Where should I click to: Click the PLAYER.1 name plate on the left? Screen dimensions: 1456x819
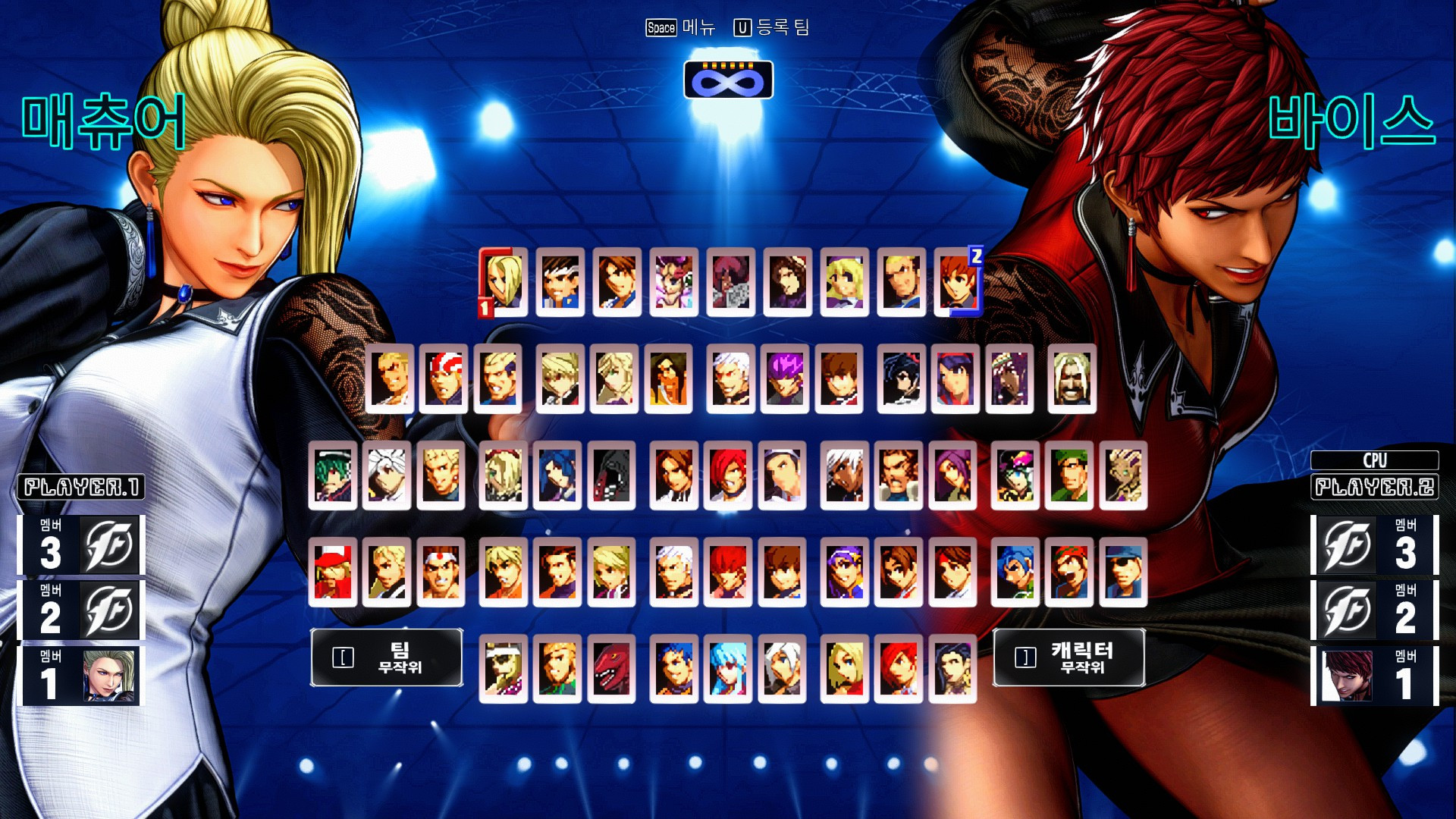pyautogui.click(x=81, y=488)
